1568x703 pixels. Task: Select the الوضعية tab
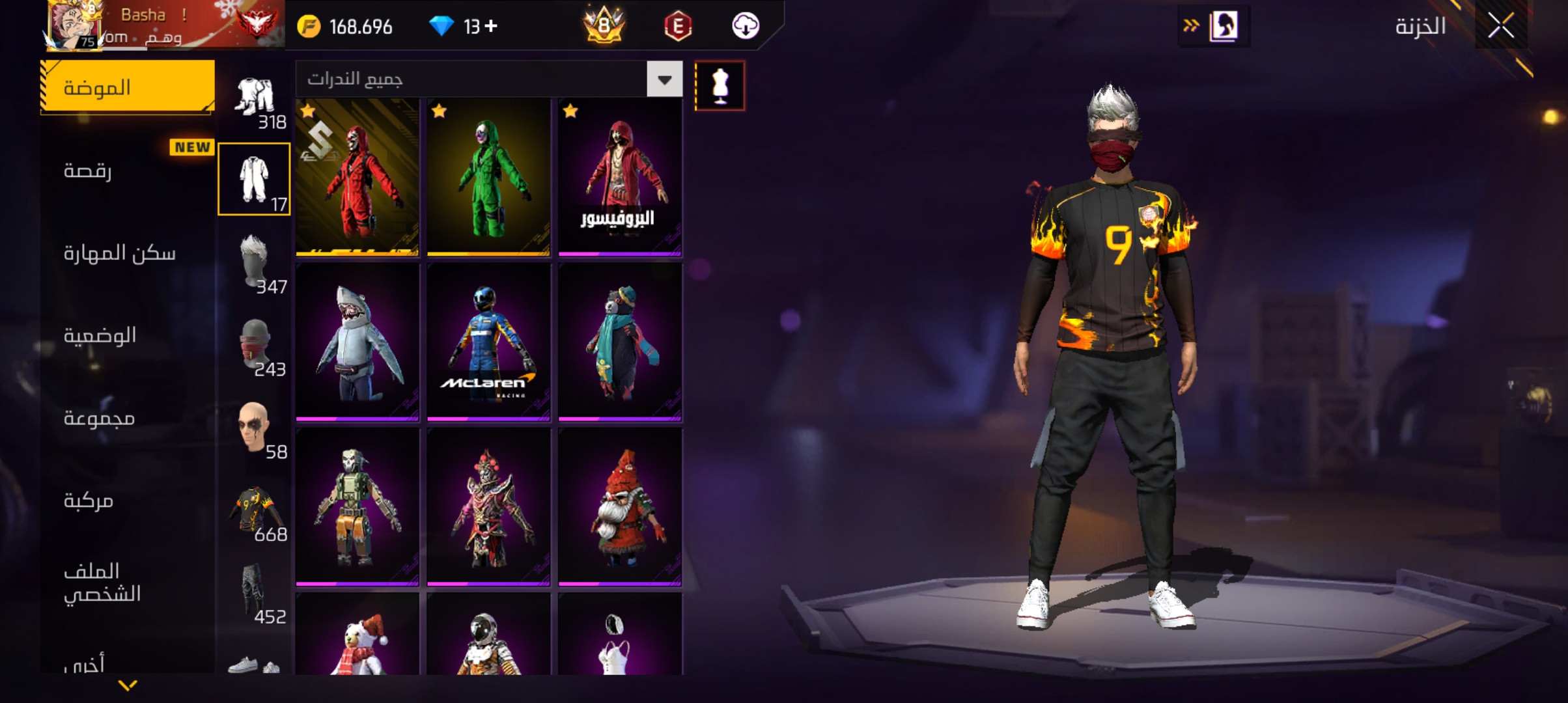tap(128, 335)
